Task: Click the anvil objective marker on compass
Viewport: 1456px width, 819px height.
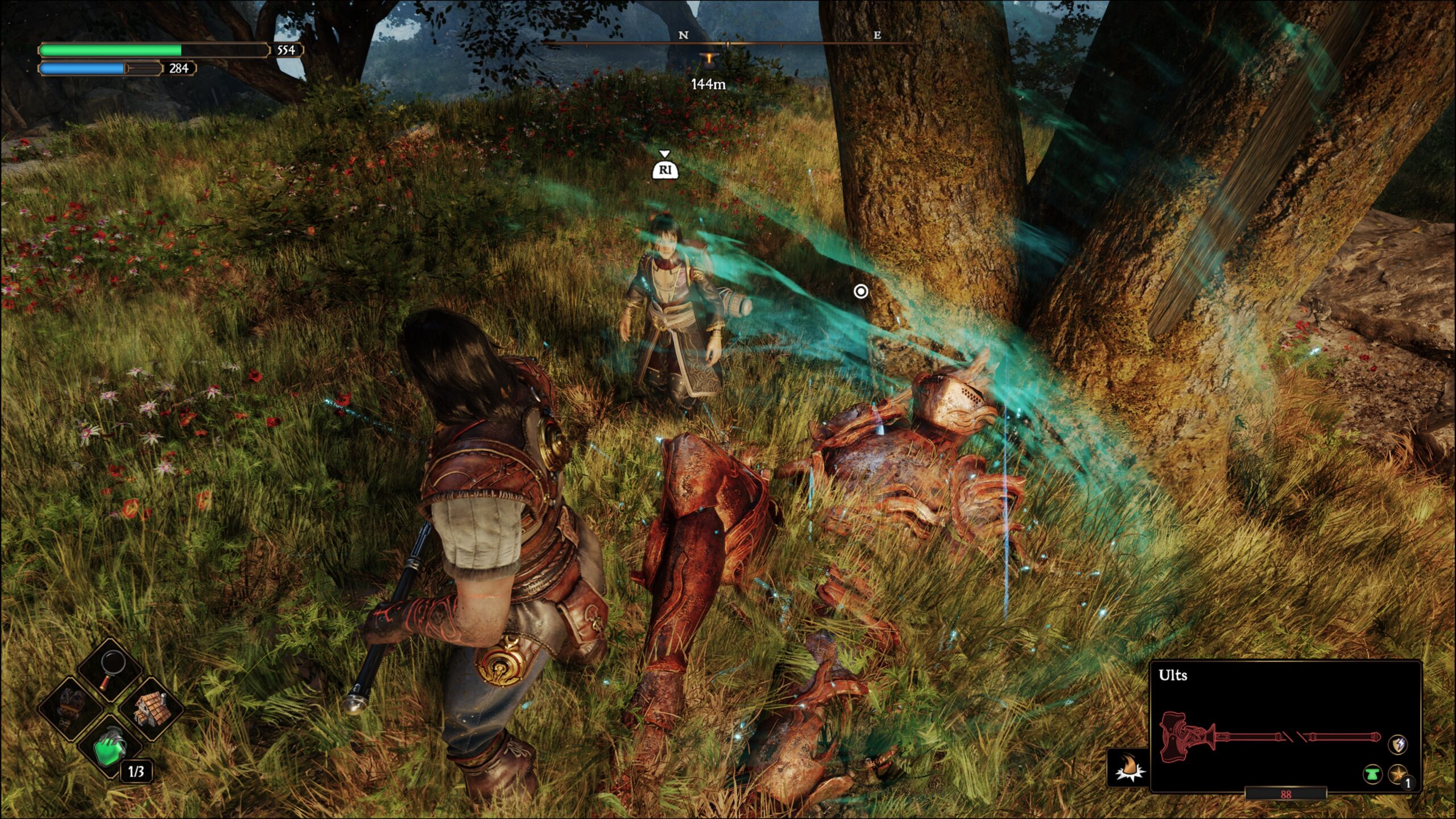Action: (x=709, y=59)
